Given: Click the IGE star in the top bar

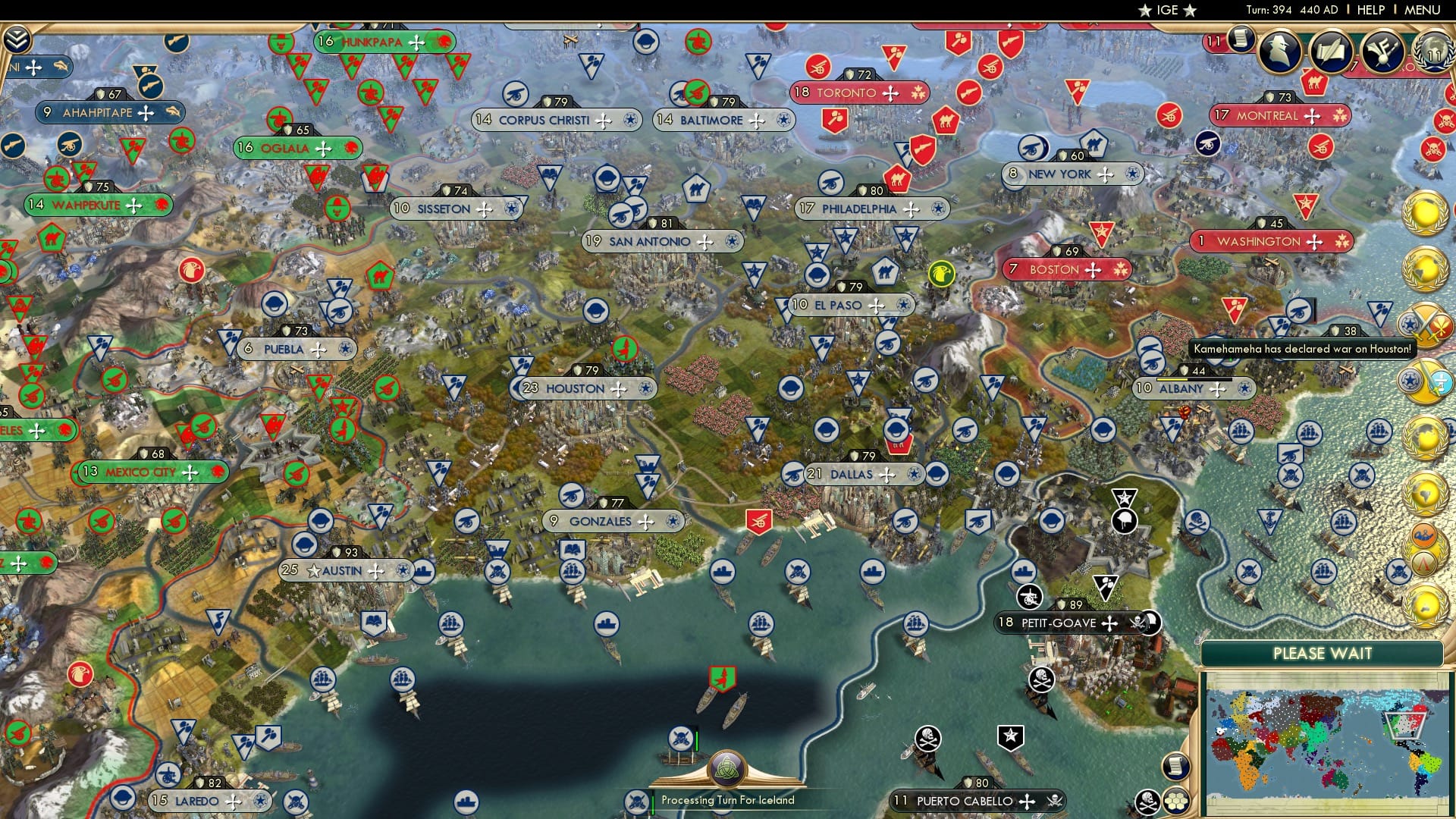Looking at the screenshot, I should tap(1144, 11).
